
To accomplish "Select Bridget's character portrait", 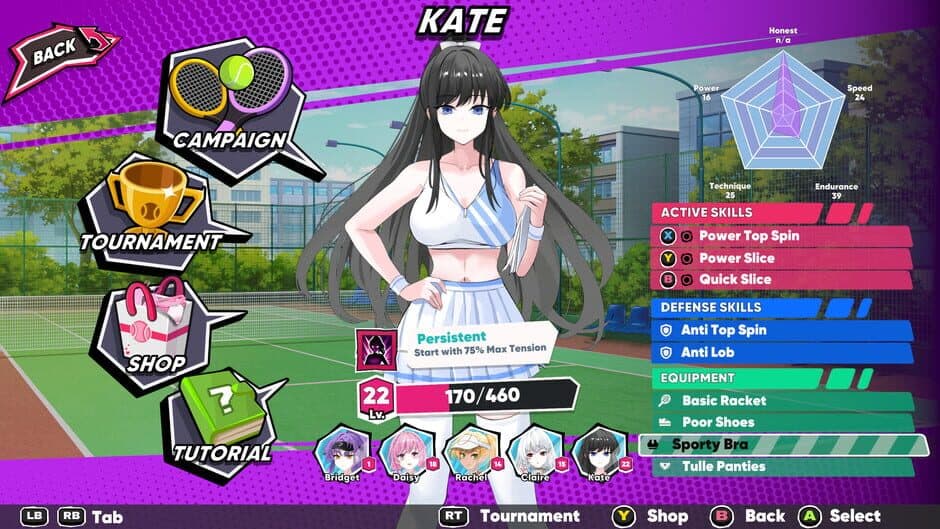I will coord(341,453).
